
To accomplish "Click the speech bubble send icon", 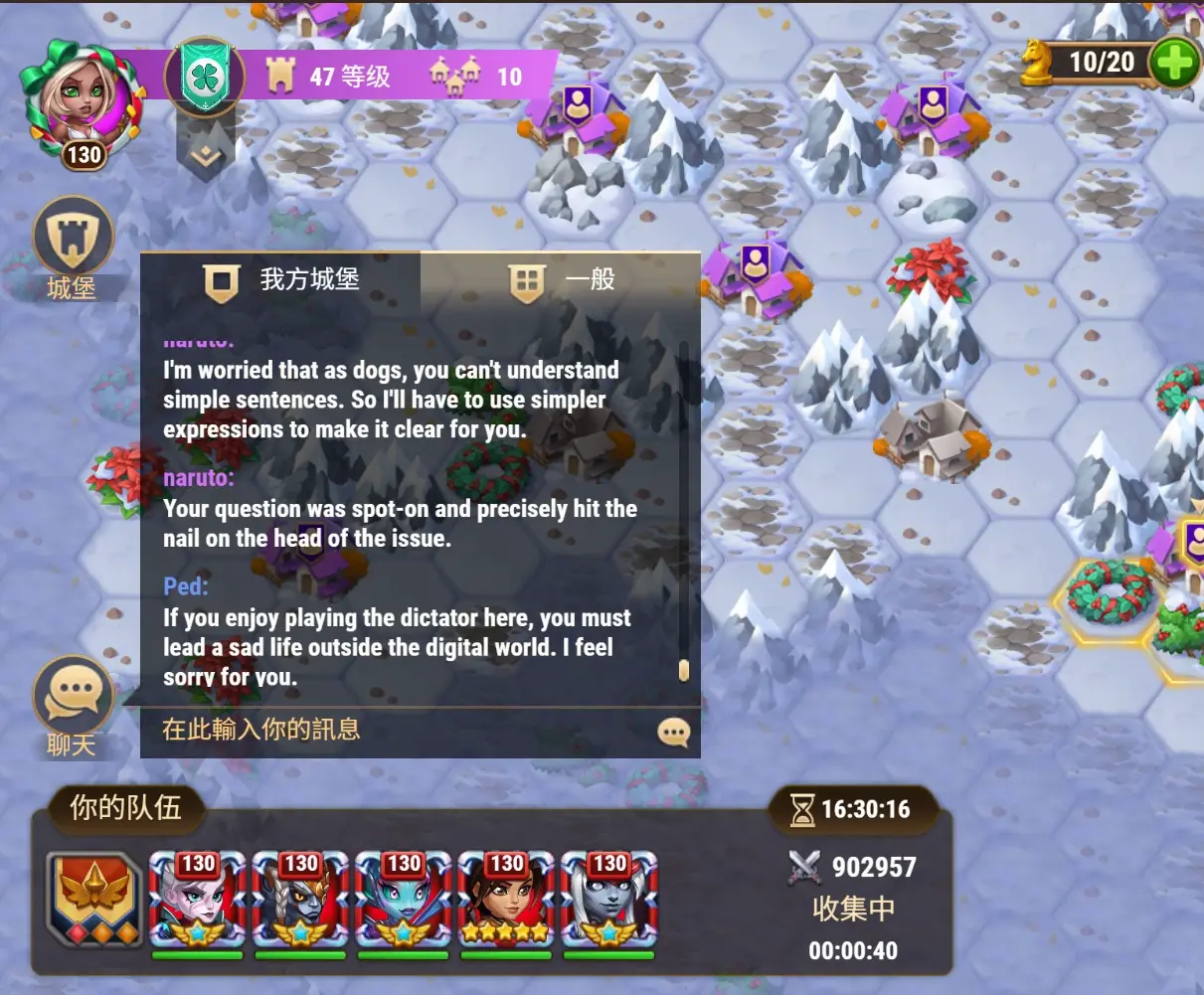I will tap(674, 733).
